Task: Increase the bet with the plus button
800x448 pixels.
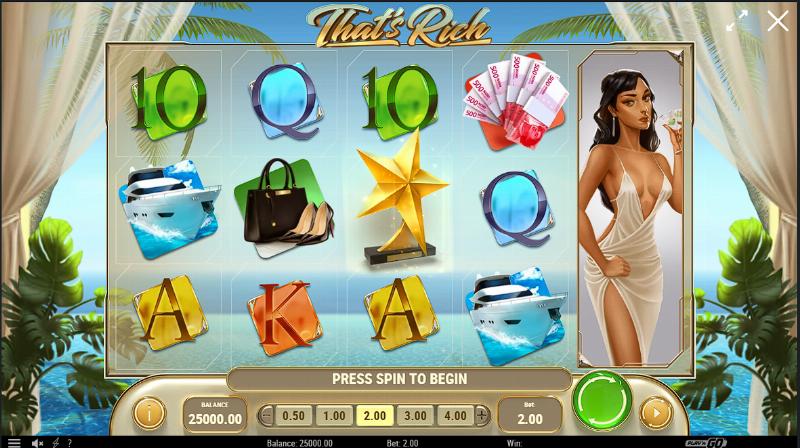Action: (x=482, y=415)
